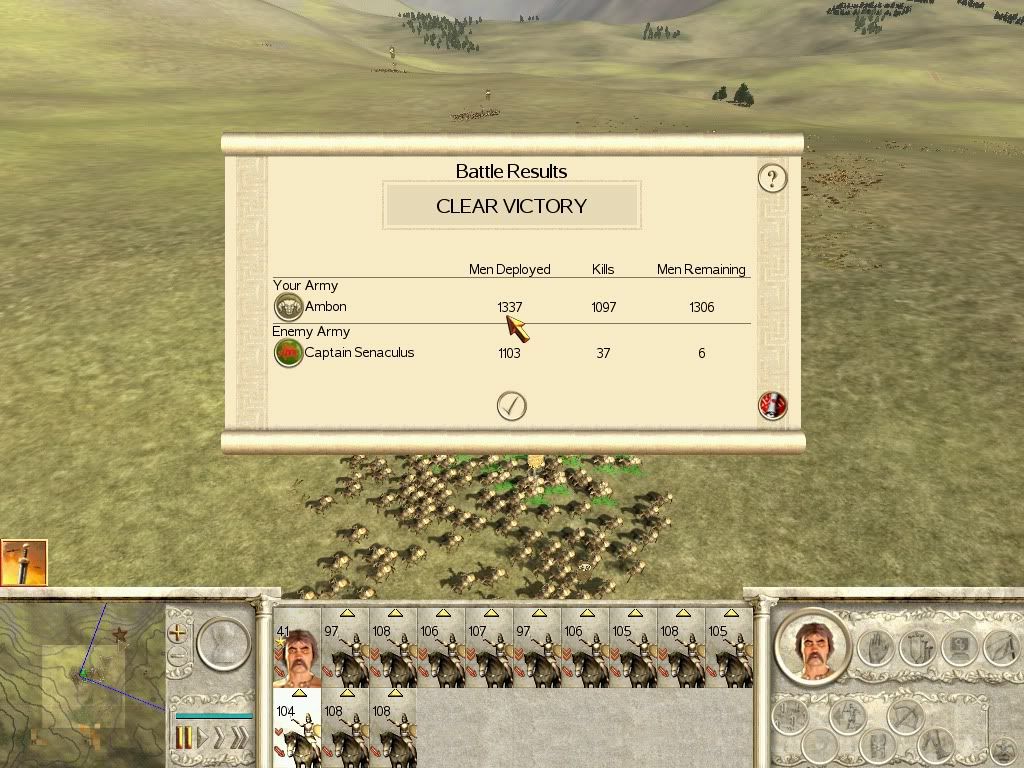
Task: Zoom in the minimap with the plus button
Action: pyautogui.click(x=178, y=632)
